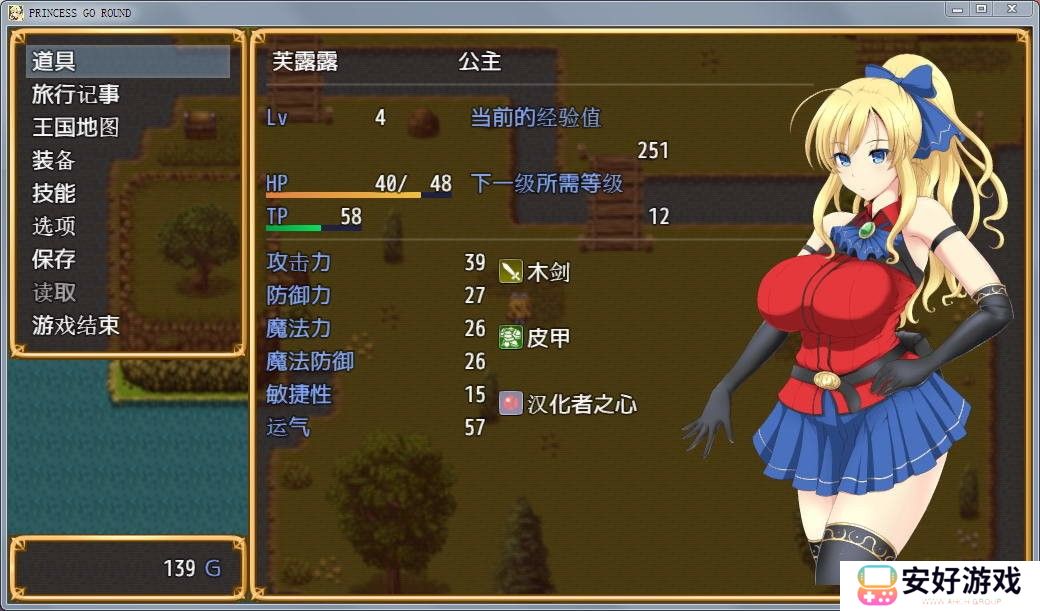Select 旅行记事 travel journal entry
This screenshot has width=1040, height=611.
[76, 94]
